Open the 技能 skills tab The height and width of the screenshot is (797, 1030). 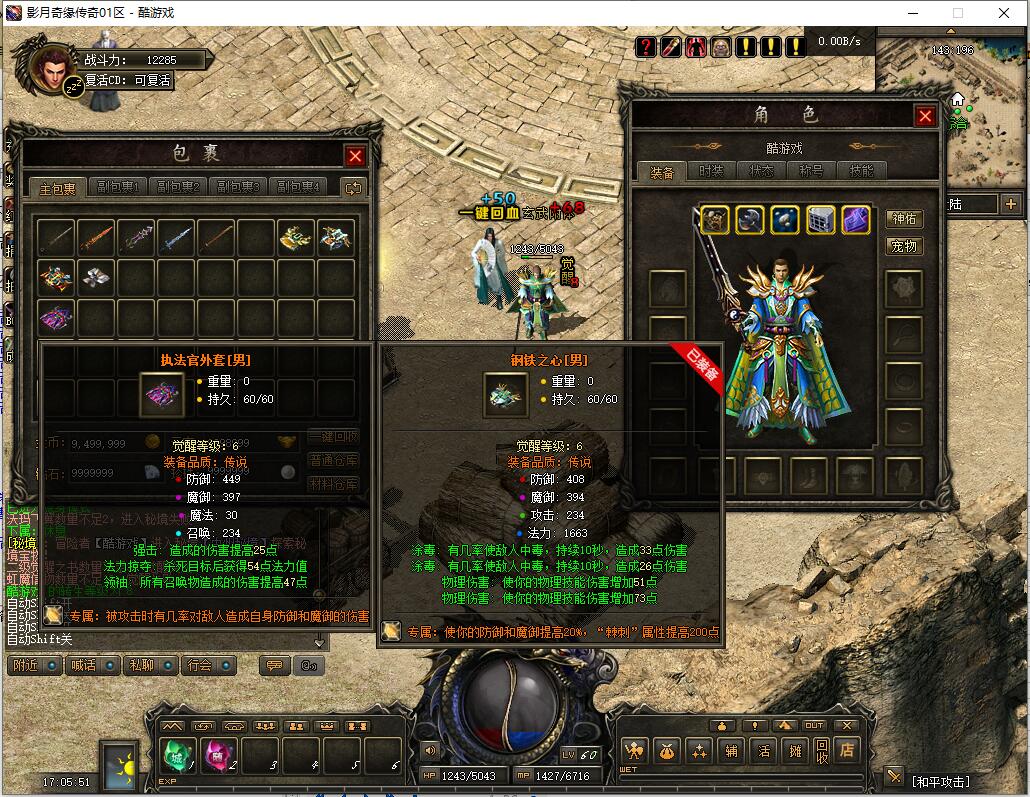click(861, 171)
